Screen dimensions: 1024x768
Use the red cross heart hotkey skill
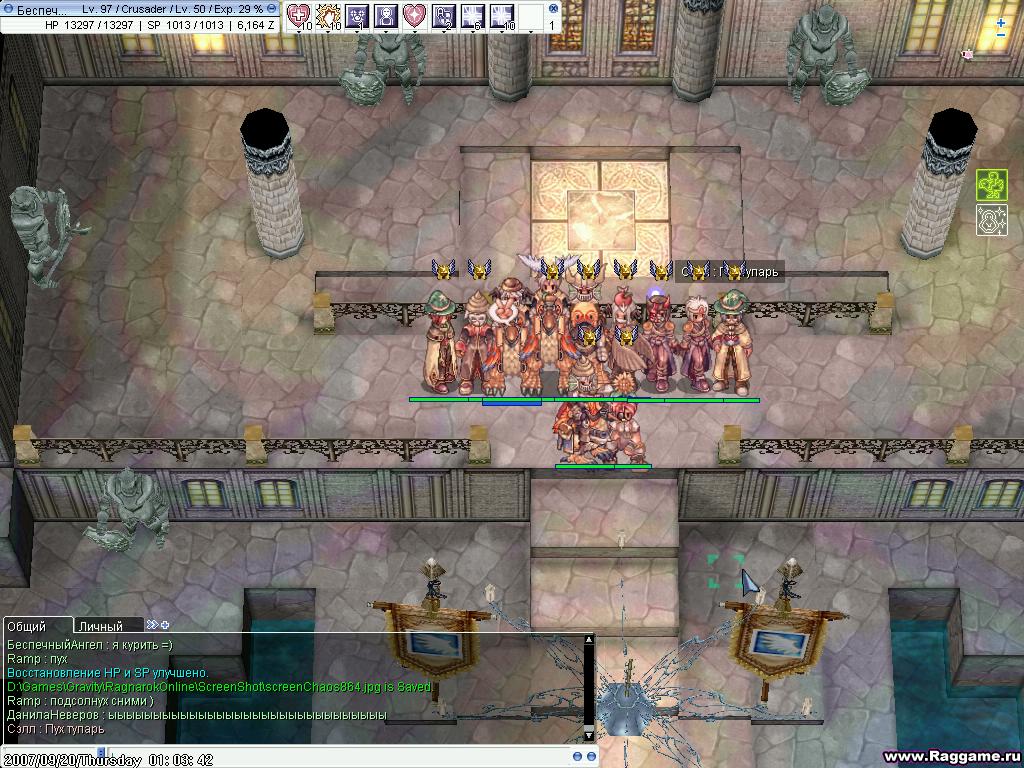pos(299,16)
